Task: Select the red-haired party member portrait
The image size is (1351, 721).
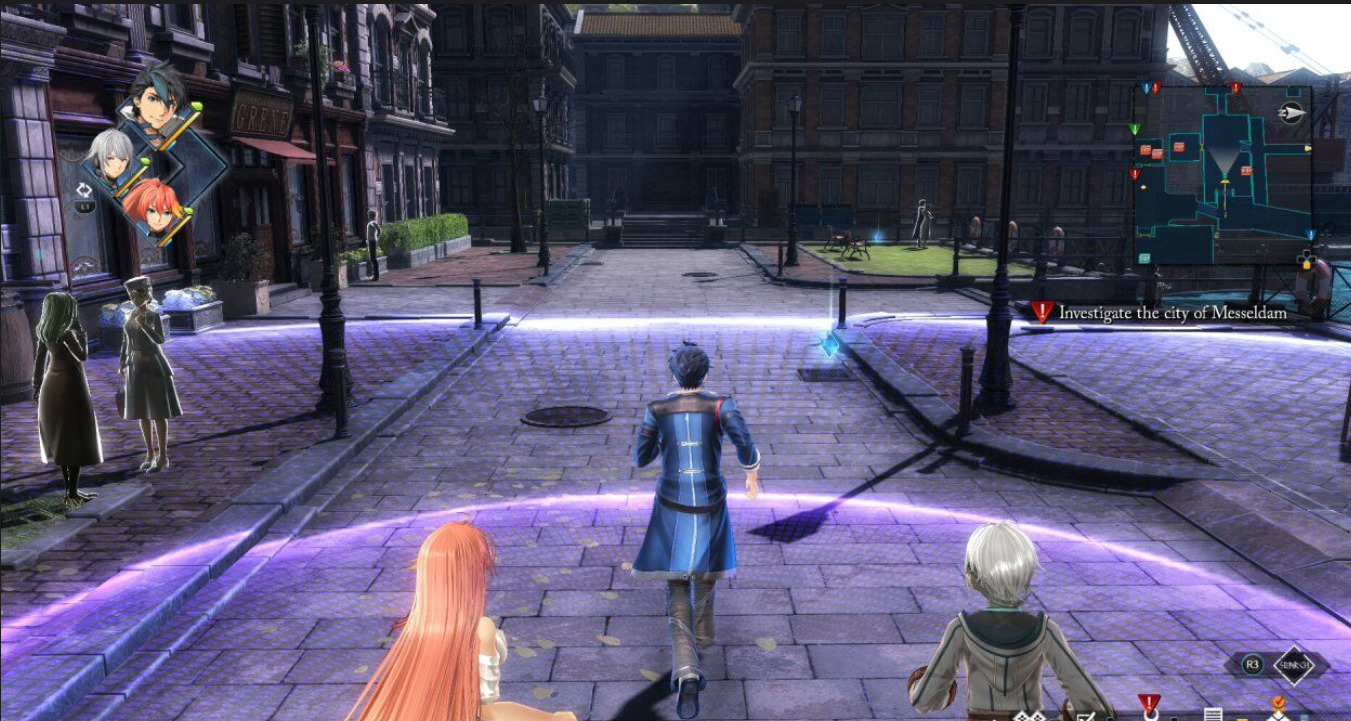Action: [x=151, y=204]
